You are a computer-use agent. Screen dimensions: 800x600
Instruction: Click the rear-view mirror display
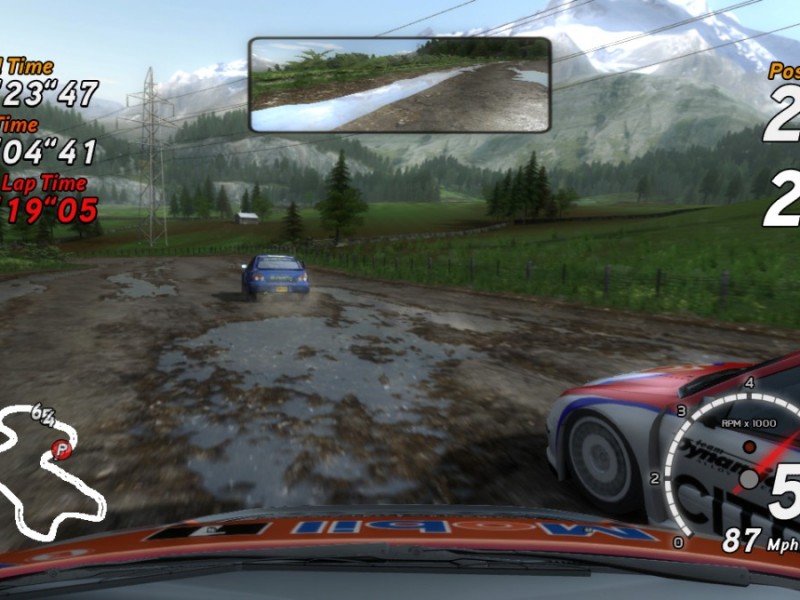[x=399, y=85]
